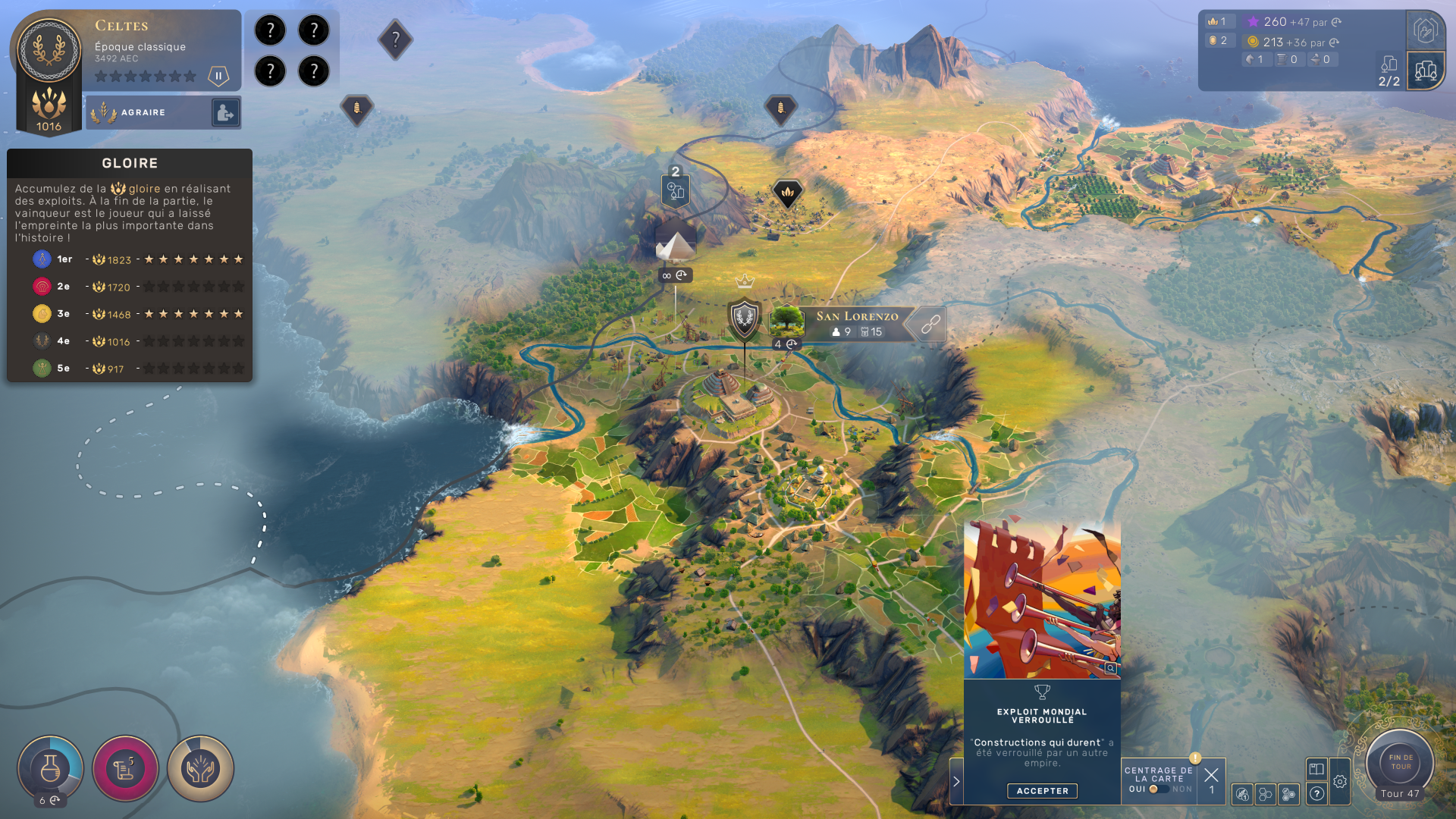
Task: Accept the locked world deed notification
Action: click(1042, 791)
